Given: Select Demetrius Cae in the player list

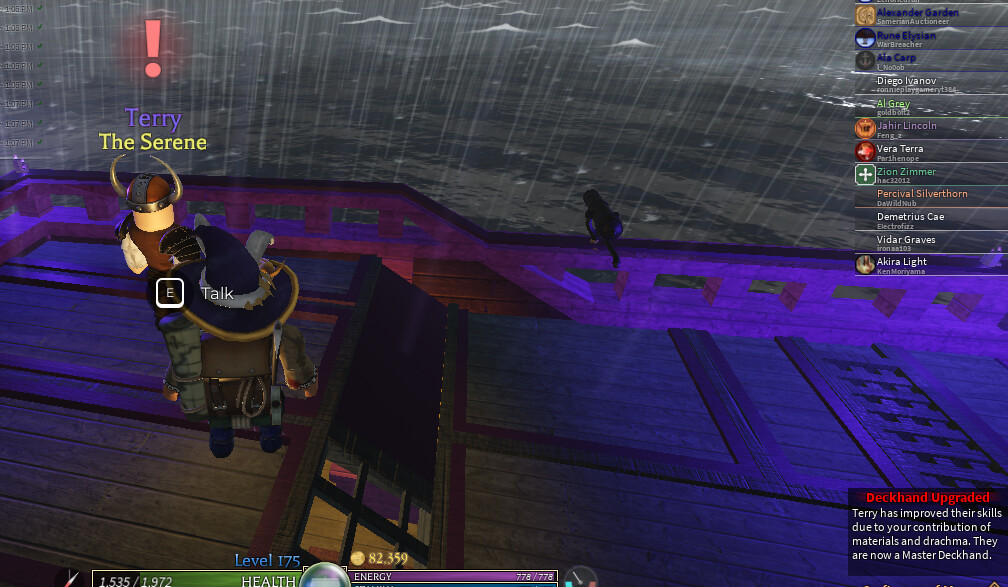Looking at the screenshot, I should pos(910,219).
